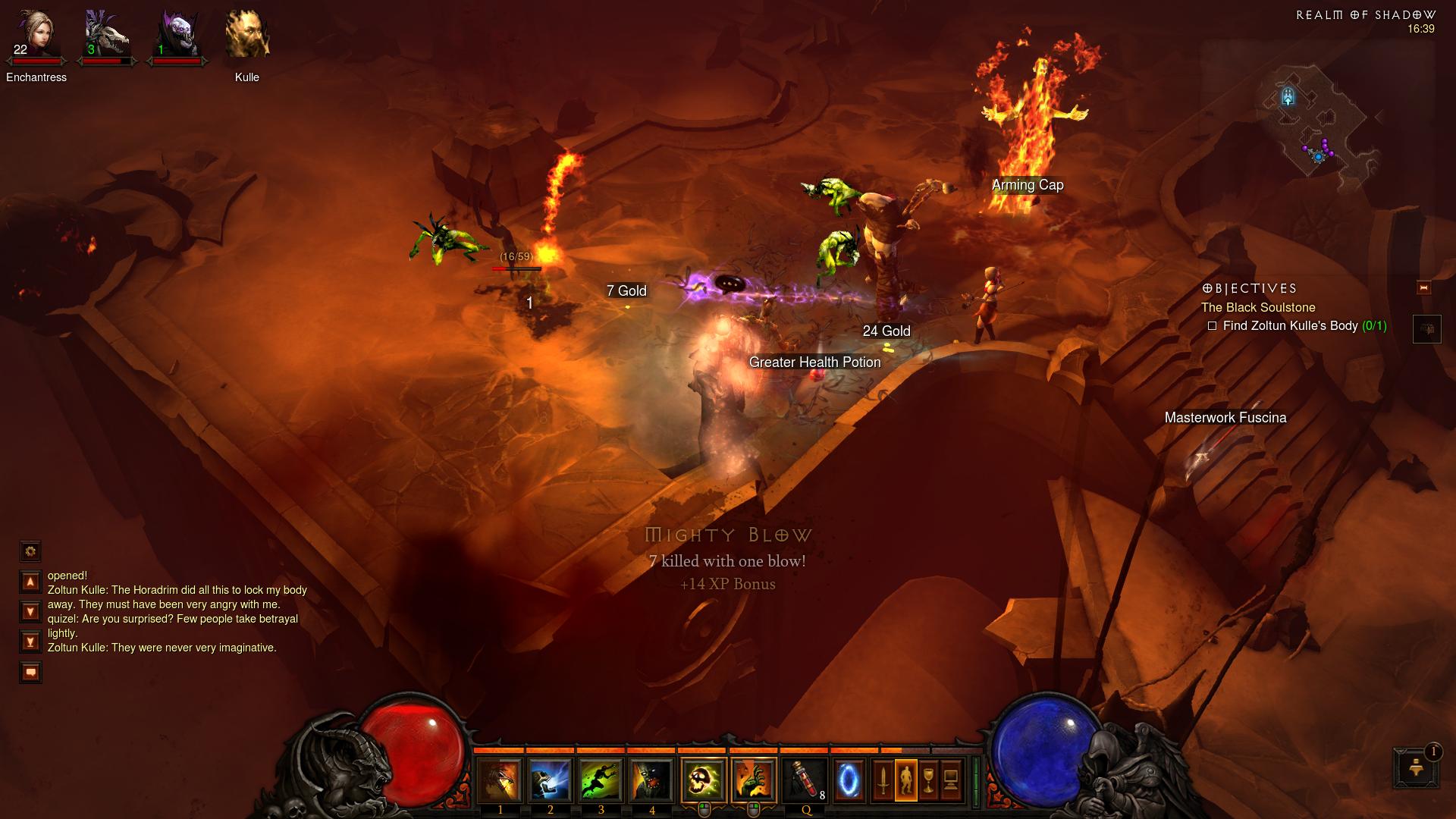Select the Enchantress follower portrait
This screenshot has width=1456, height=819.
click(36, 35)
